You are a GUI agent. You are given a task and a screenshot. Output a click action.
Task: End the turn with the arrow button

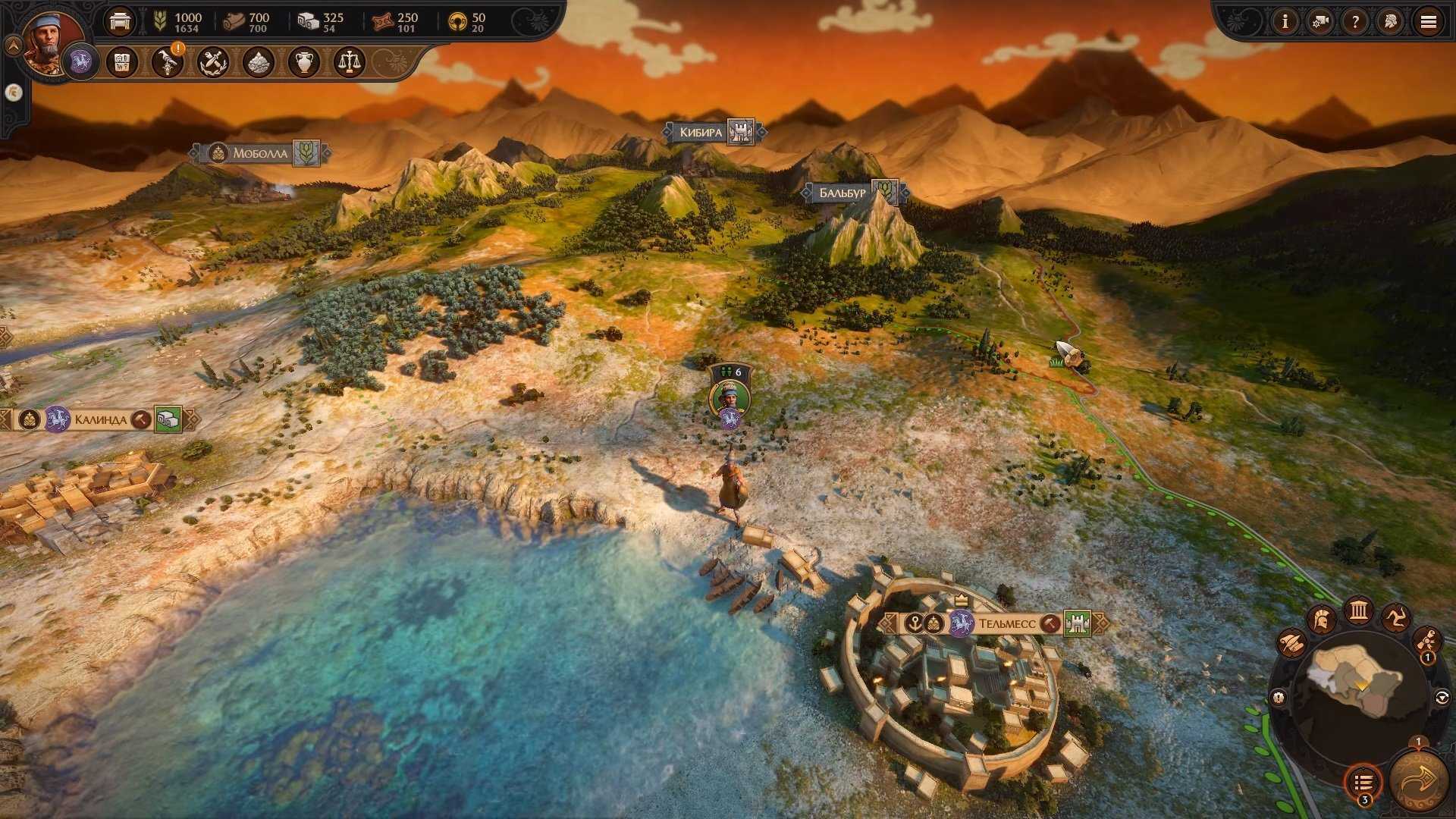[x=1418, y=781]
